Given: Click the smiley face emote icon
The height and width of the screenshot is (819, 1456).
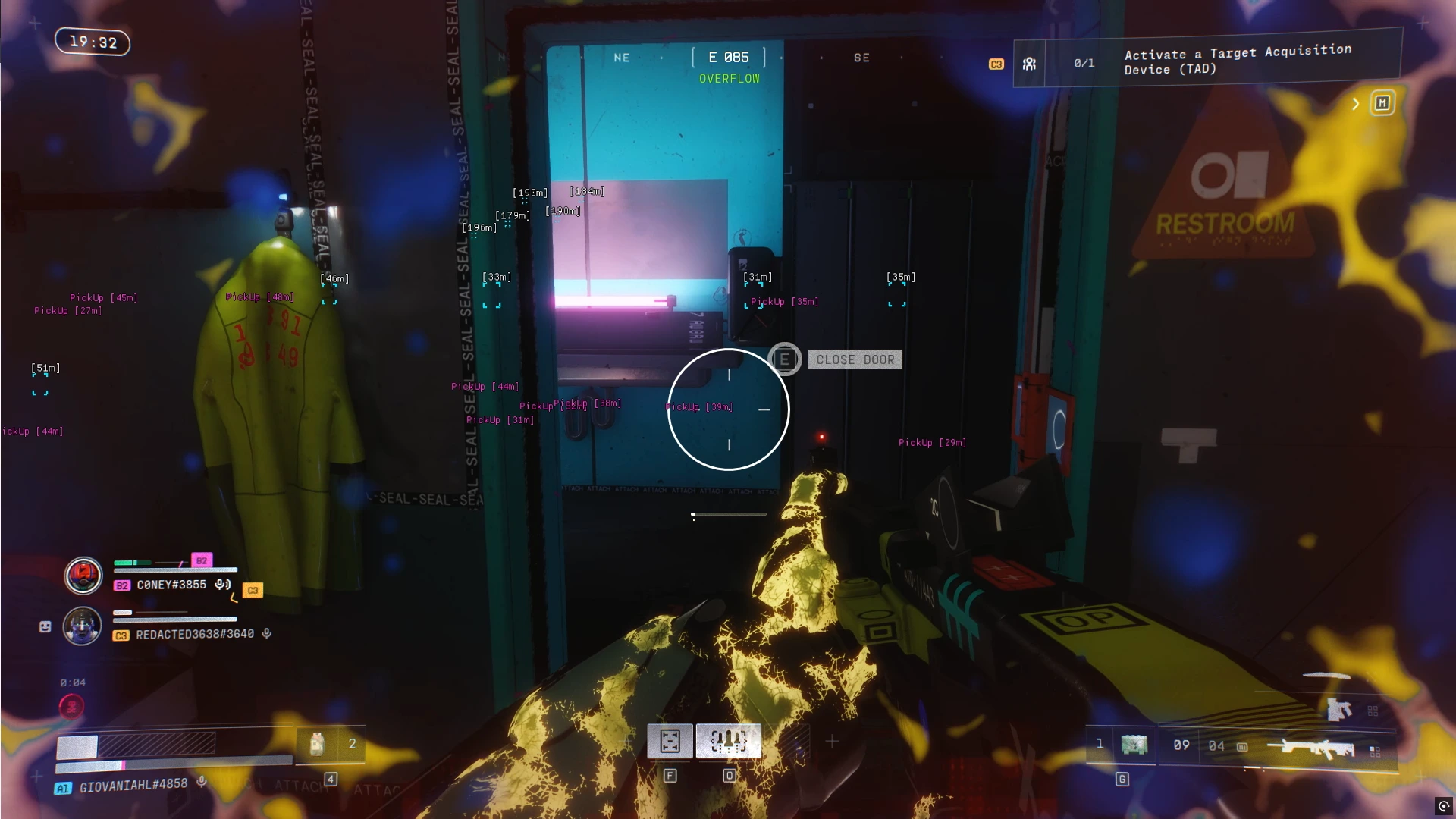Looking at the screenshot, I should [45, 626].
